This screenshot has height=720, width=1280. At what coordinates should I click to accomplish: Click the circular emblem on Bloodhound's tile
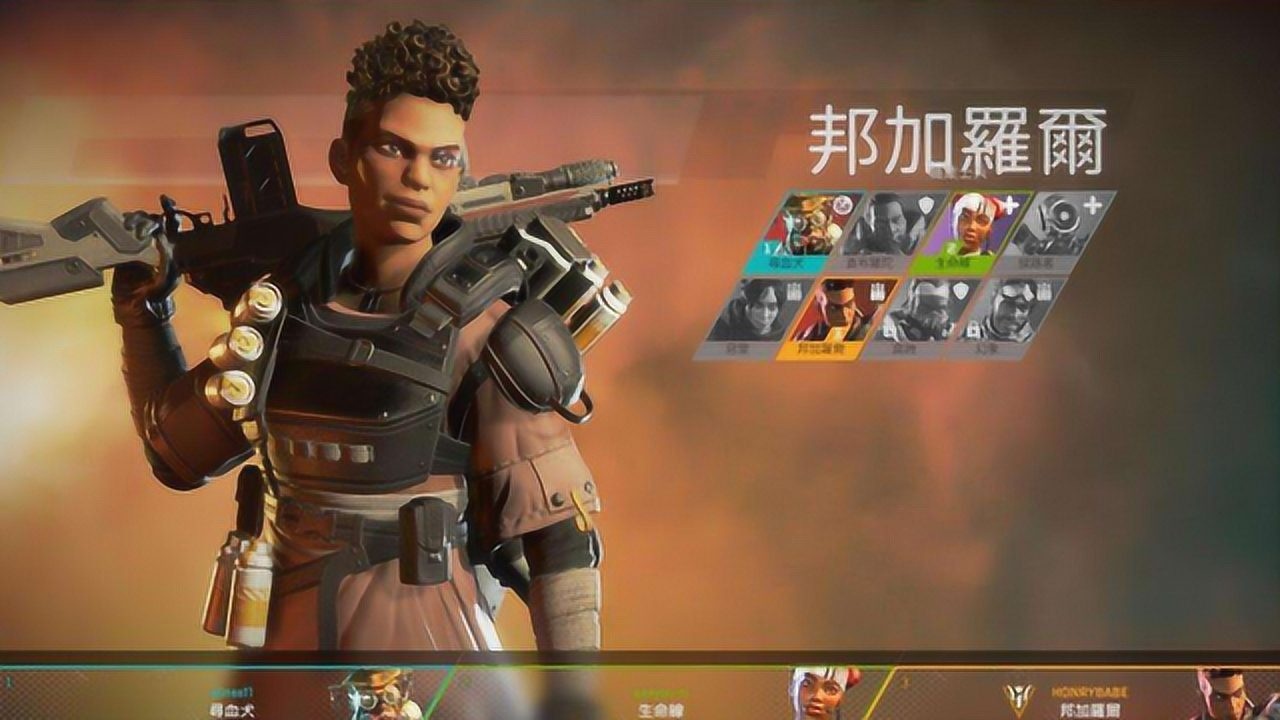pos(841,205)
